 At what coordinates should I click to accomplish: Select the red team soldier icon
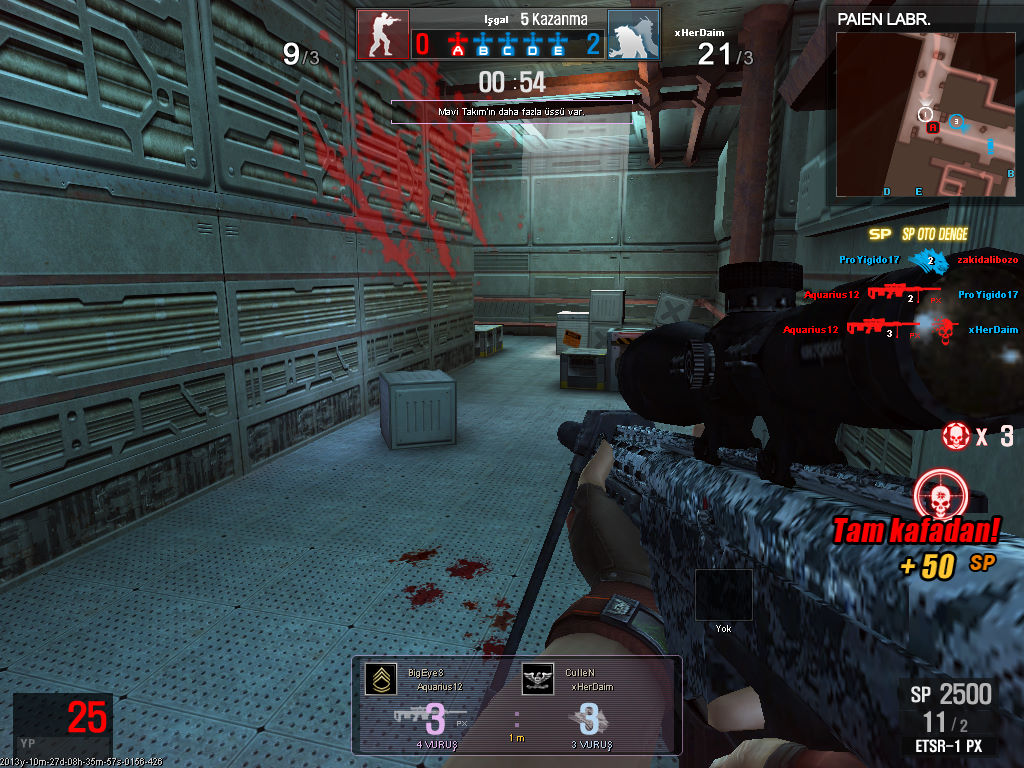coord(383,36)
